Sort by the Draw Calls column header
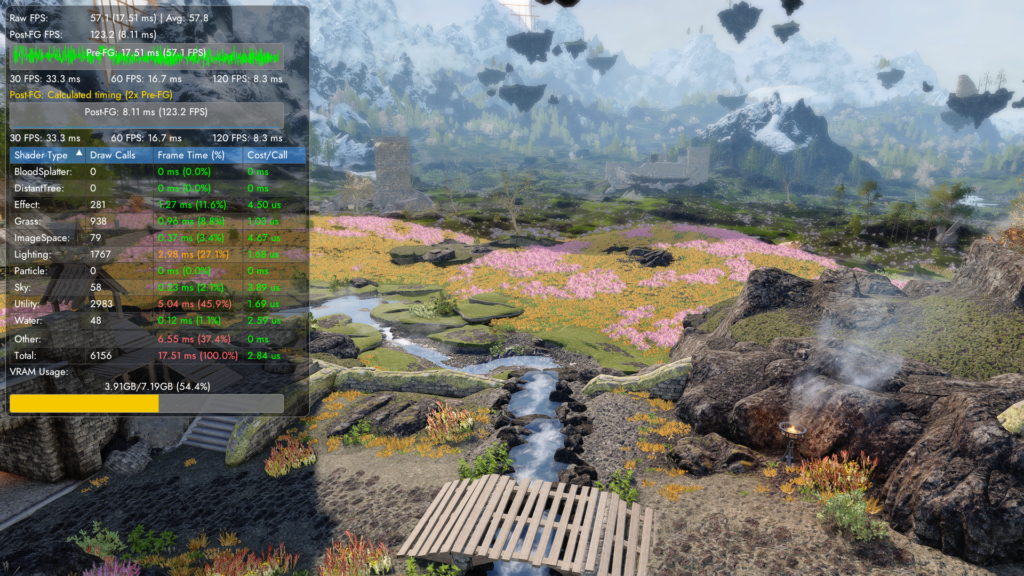Image resolution: width=1024 pixels, height=576 pixels. coord(113,155)
